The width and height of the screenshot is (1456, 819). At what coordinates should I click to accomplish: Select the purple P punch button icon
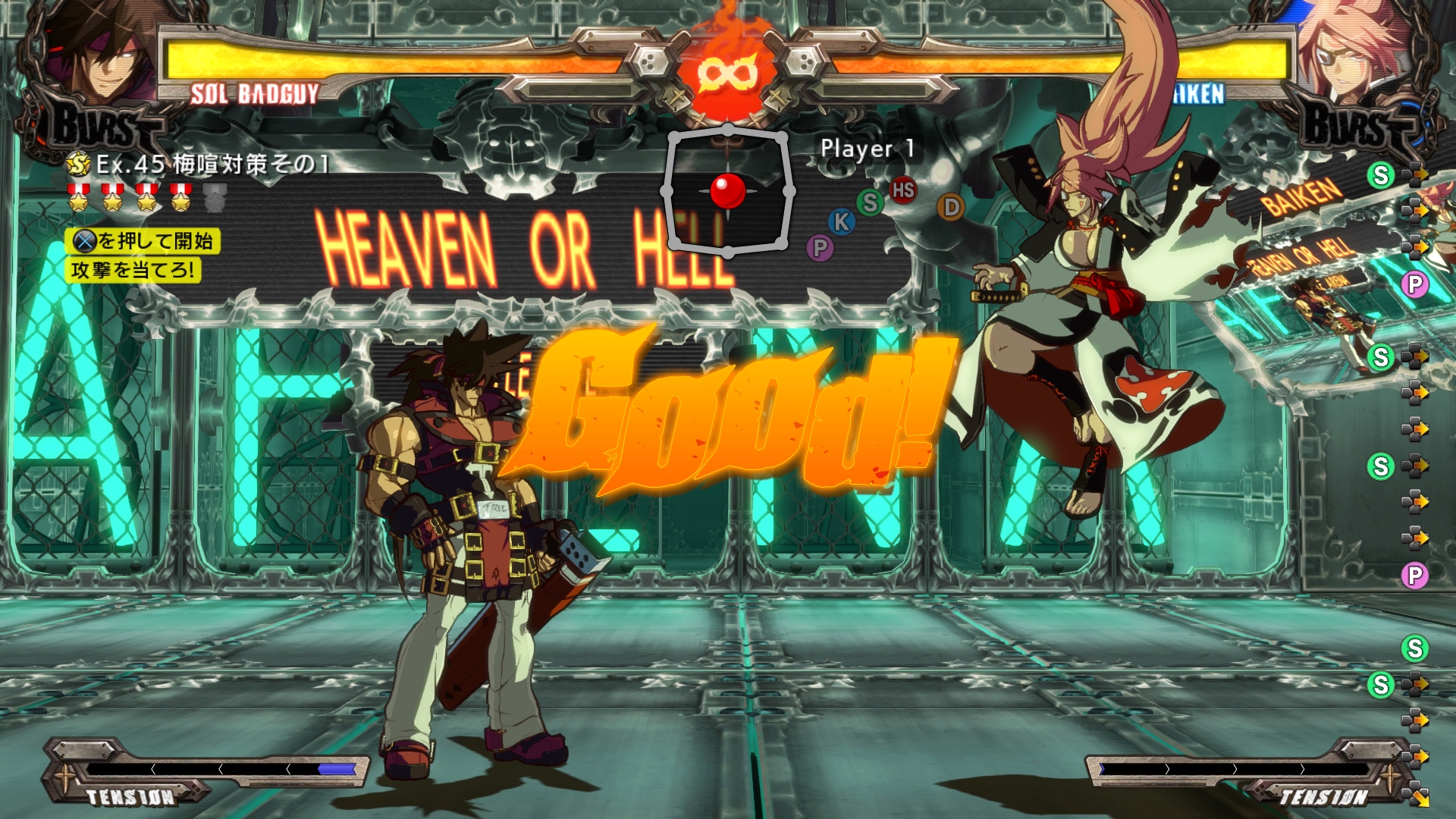(x=821, y=249)
